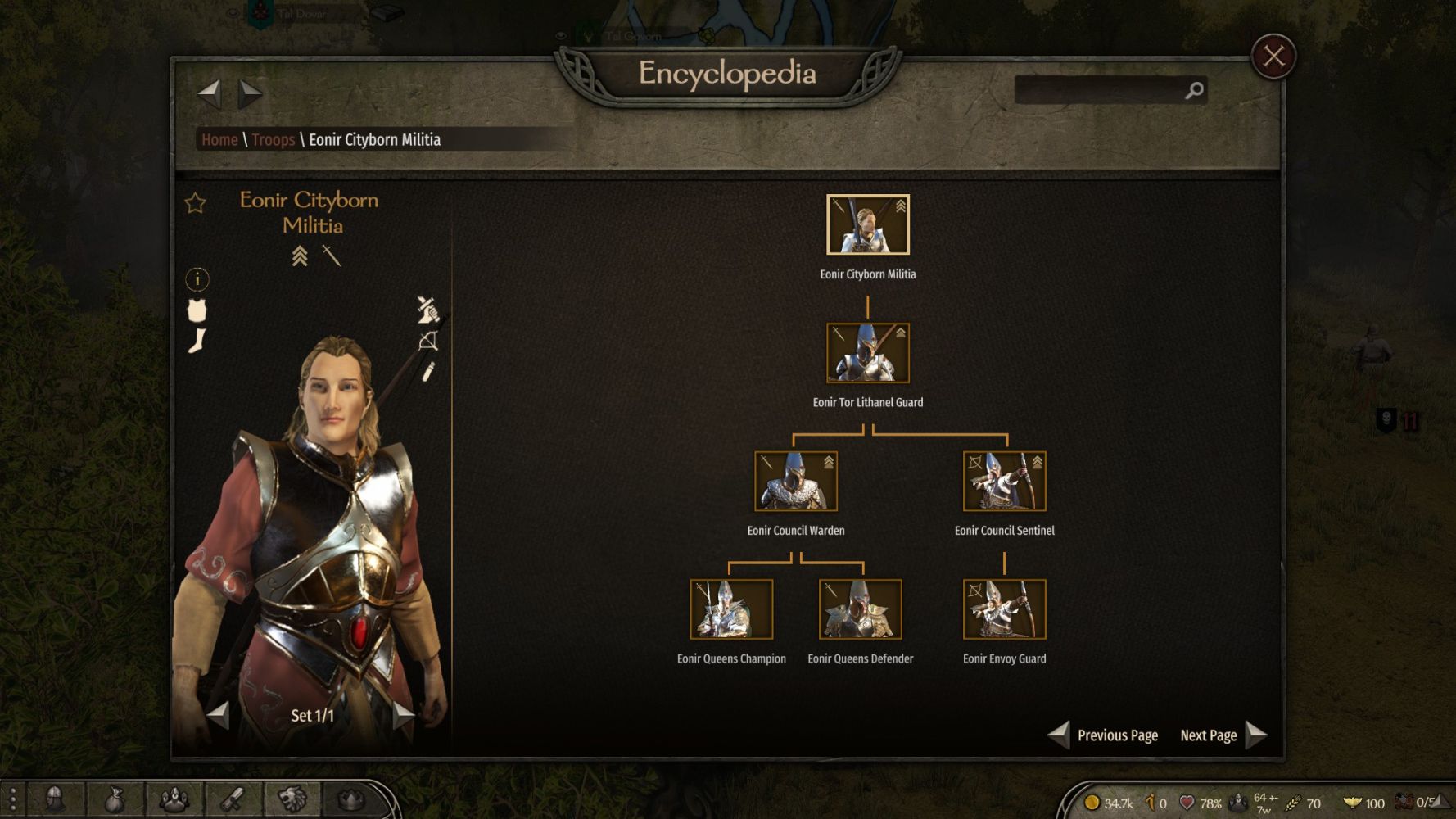
Task: Show the troop info icon details
Action: (197, 280)
